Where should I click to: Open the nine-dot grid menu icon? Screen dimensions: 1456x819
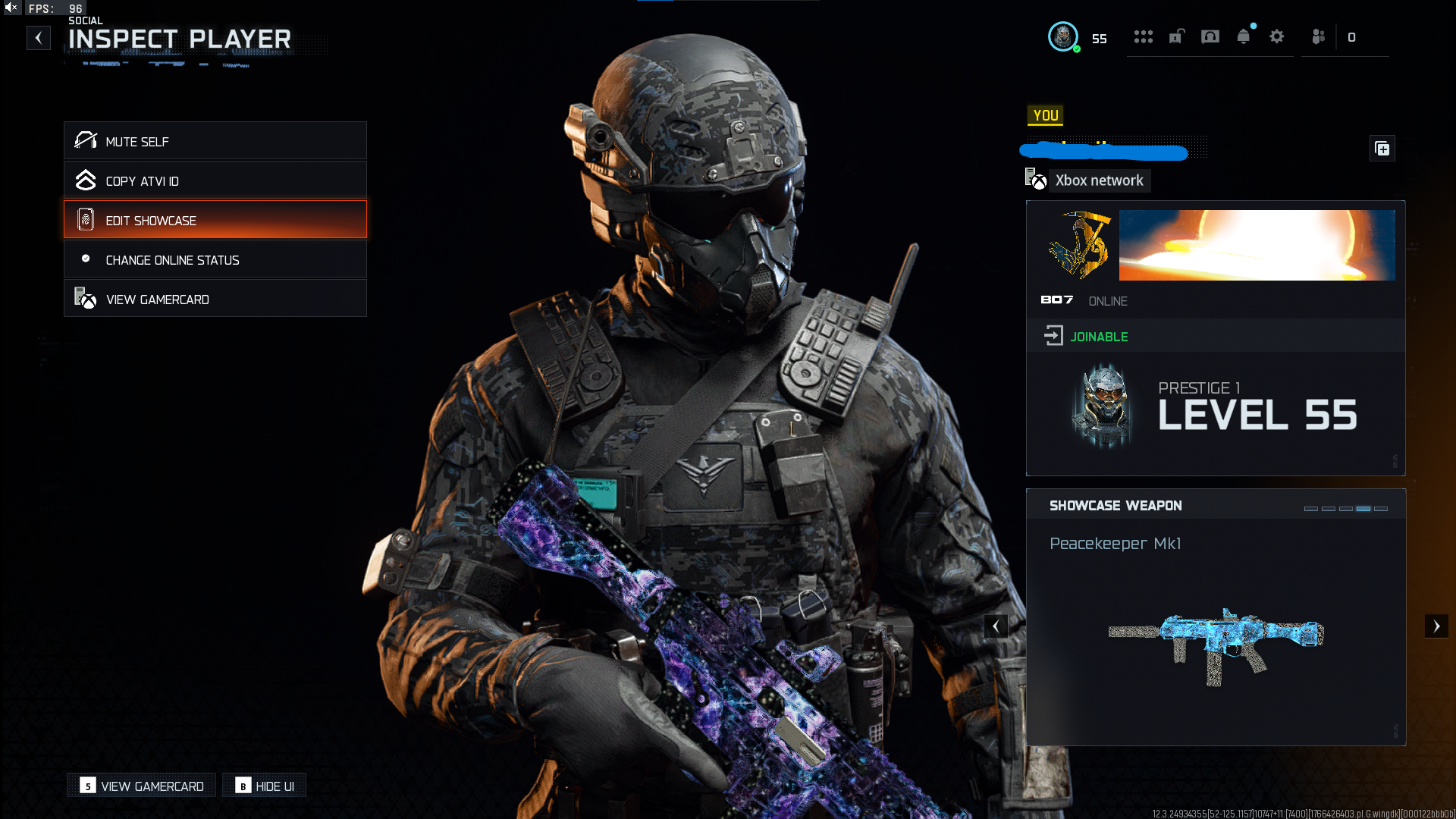(1143, 36)
